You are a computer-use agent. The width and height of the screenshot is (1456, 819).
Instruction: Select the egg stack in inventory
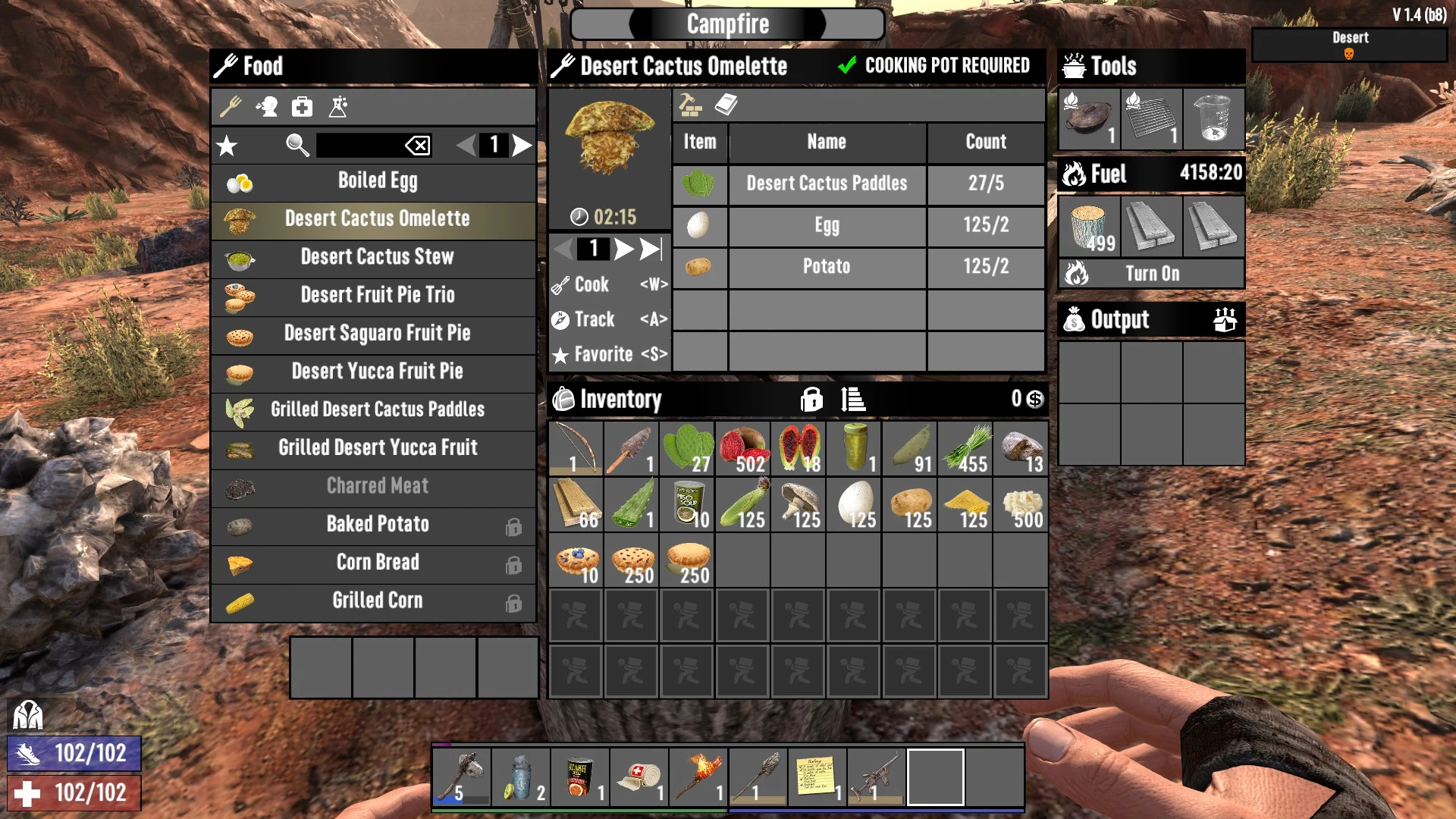[854, 504]
